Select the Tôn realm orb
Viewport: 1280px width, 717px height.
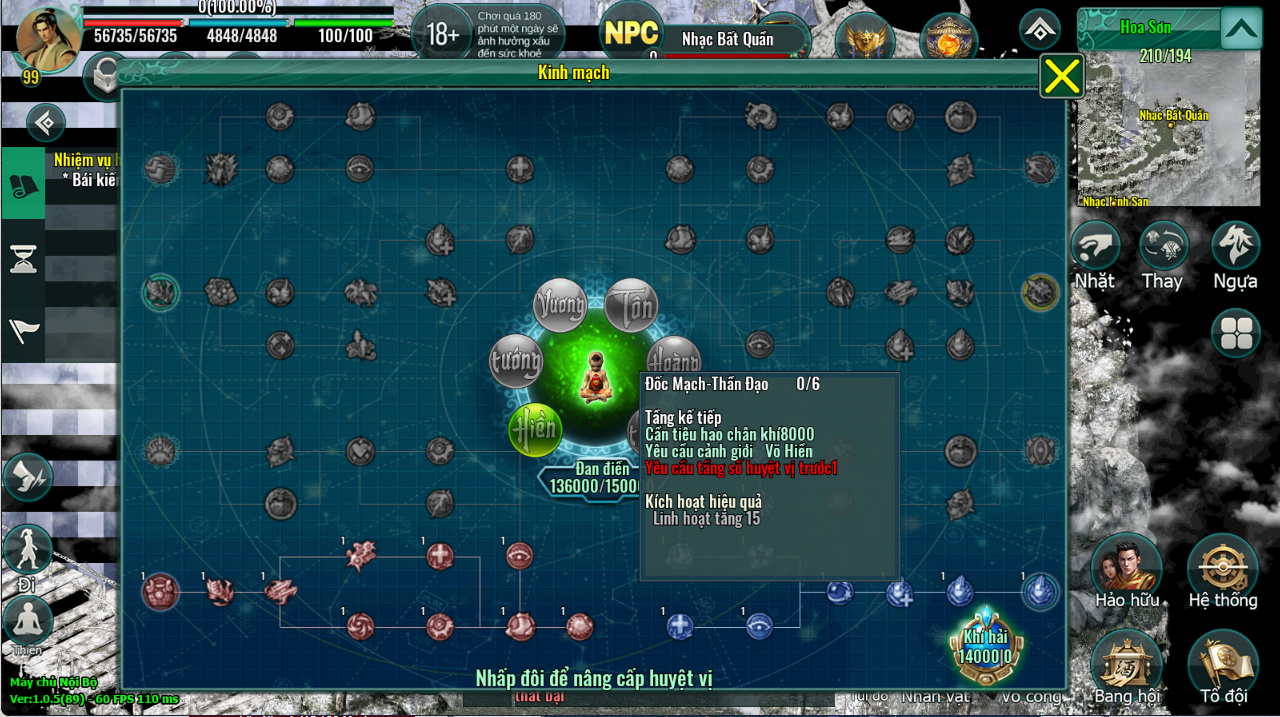[x=631, y=305]
